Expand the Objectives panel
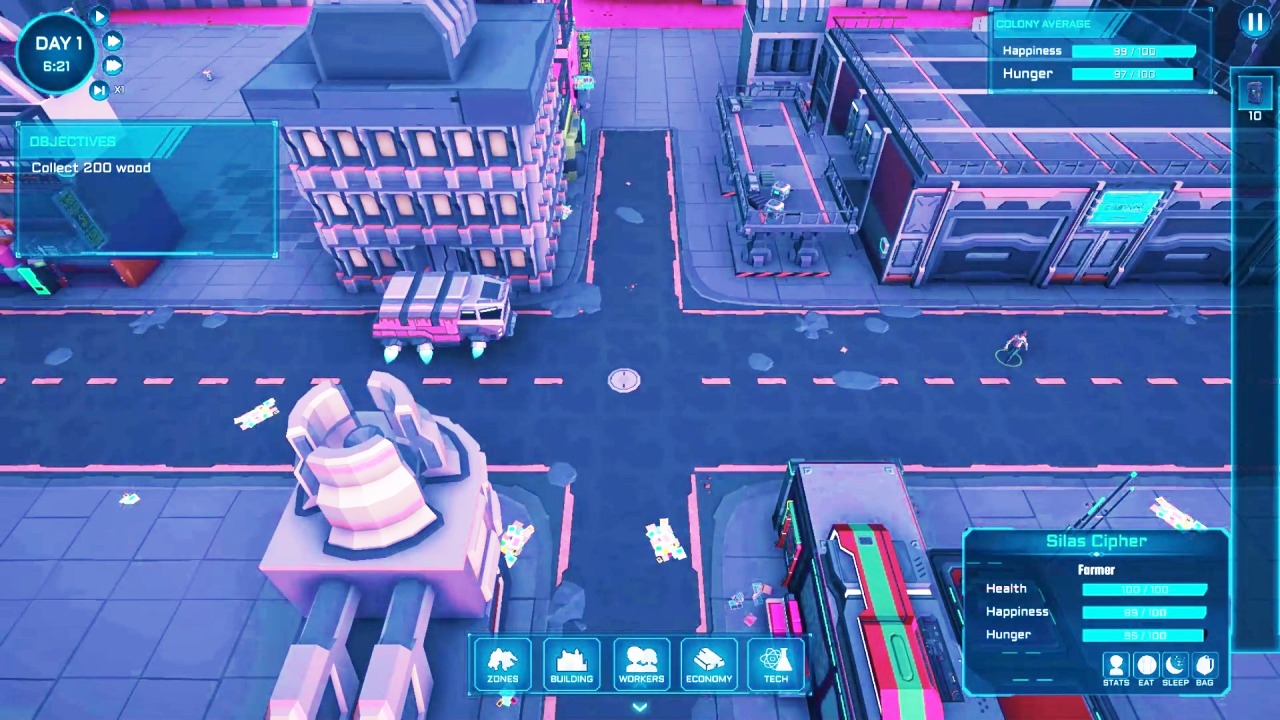Viewport: 1280px width, 720px height. [72, 141]
